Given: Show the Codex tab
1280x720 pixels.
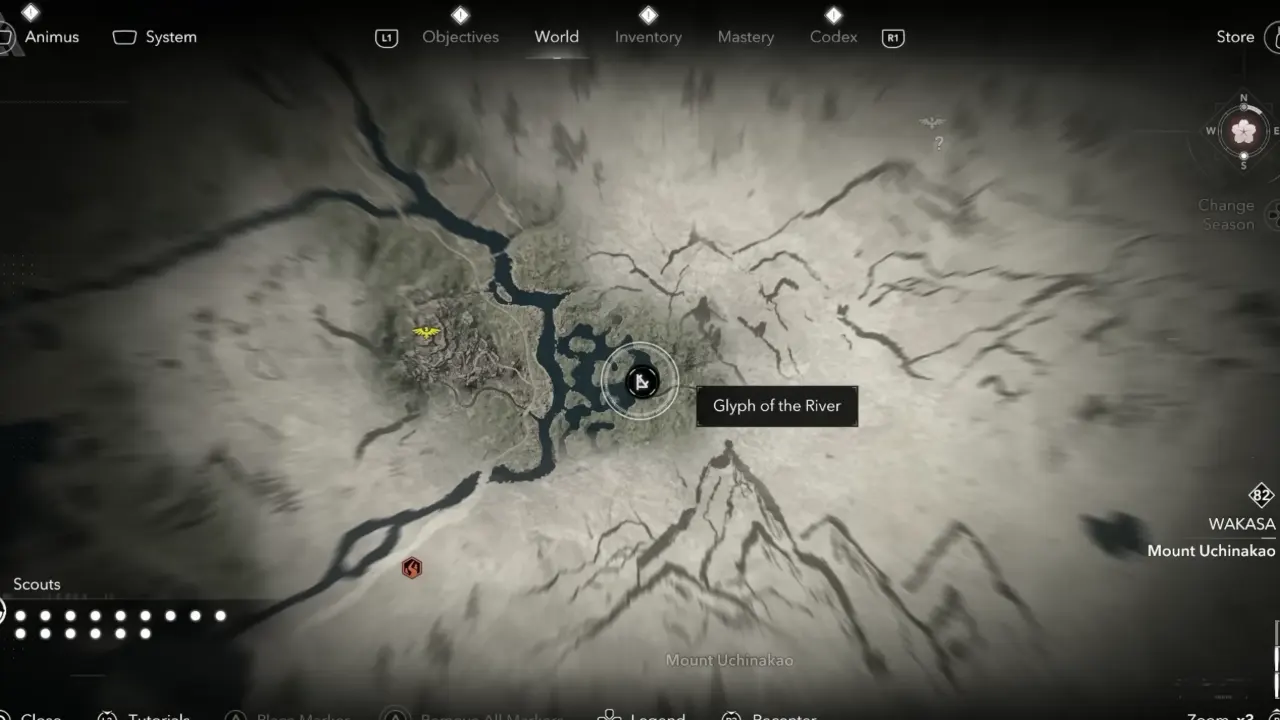Looking at the screenshot, I should (833, 37).
